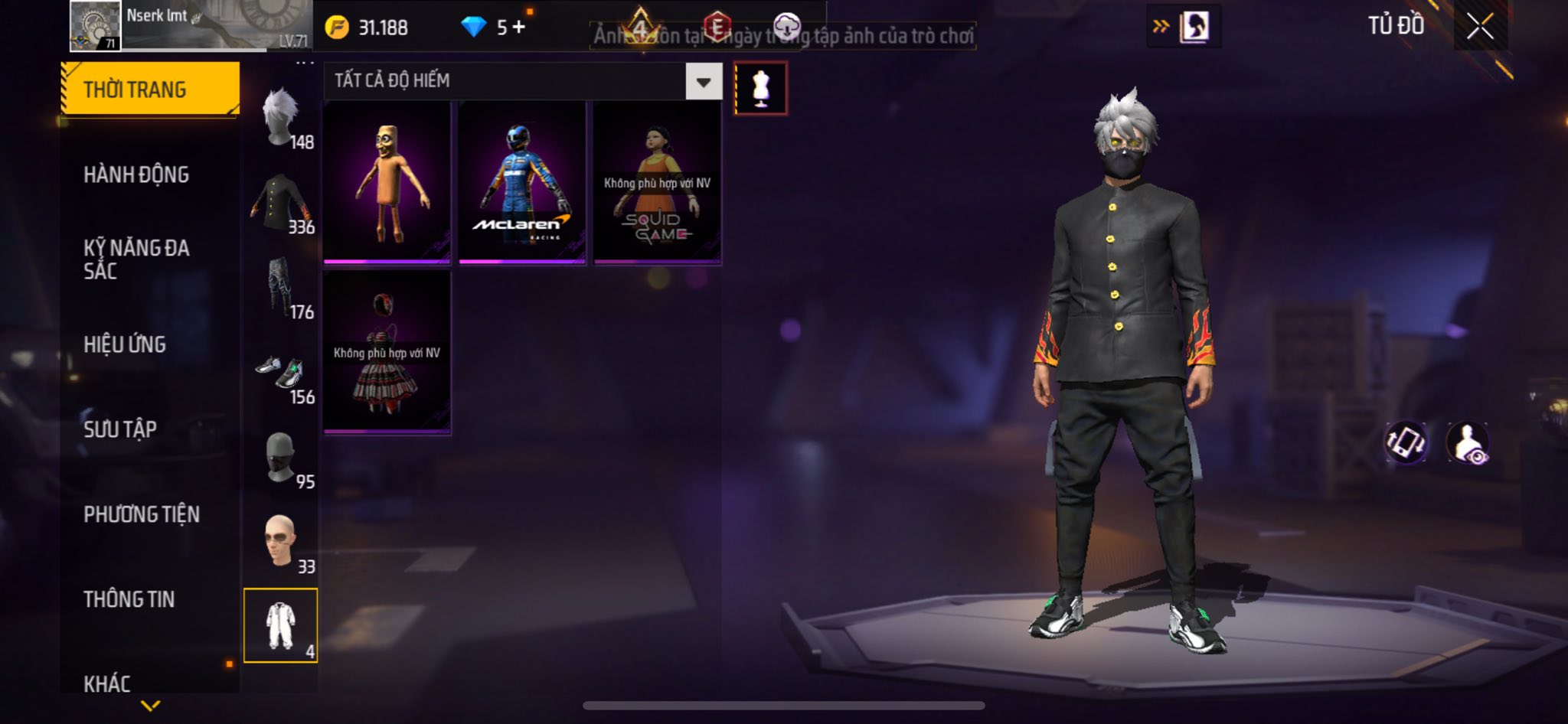Choose the pants category

[282, 288]
